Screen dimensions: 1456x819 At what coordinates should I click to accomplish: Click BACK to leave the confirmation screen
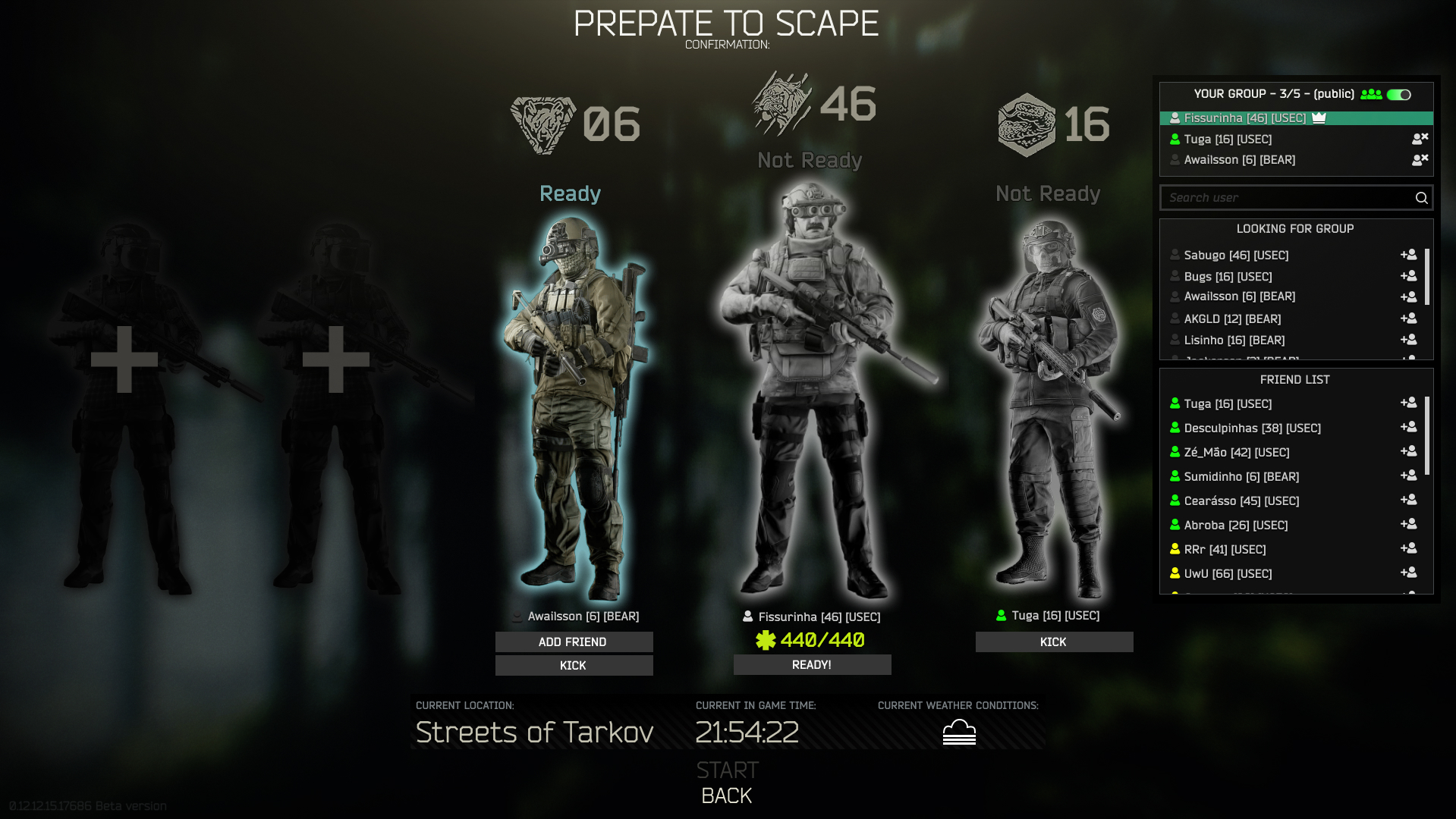pos(726,795)
